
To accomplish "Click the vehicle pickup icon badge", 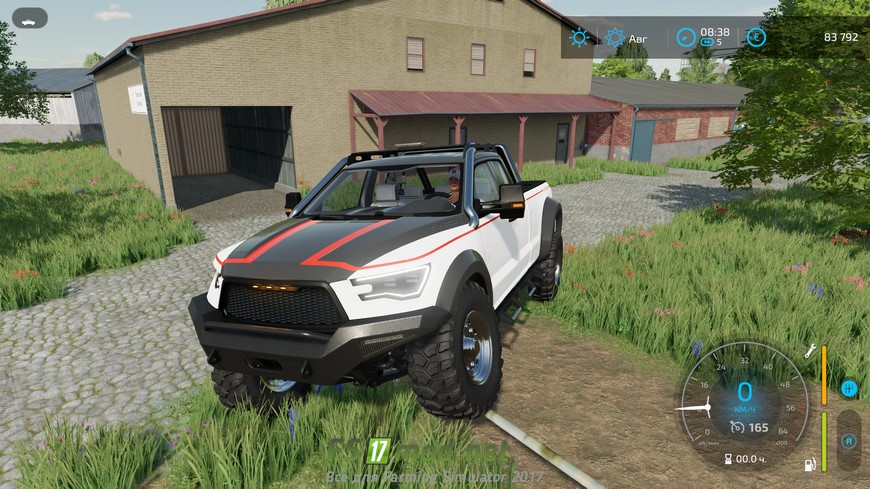I will coord(31,18).
